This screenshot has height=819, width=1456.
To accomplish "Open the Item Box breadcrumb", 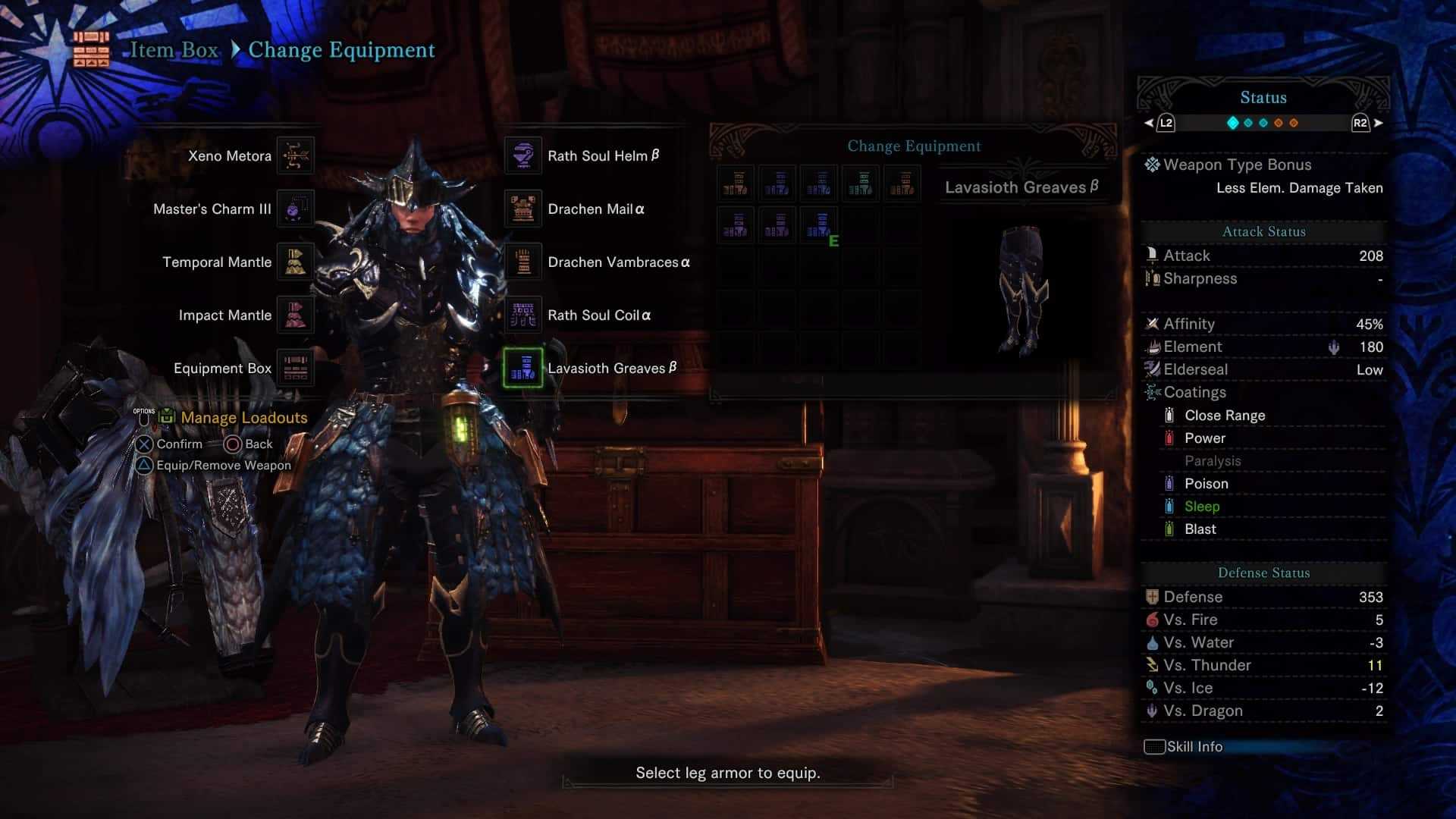I will click(174, 50).
